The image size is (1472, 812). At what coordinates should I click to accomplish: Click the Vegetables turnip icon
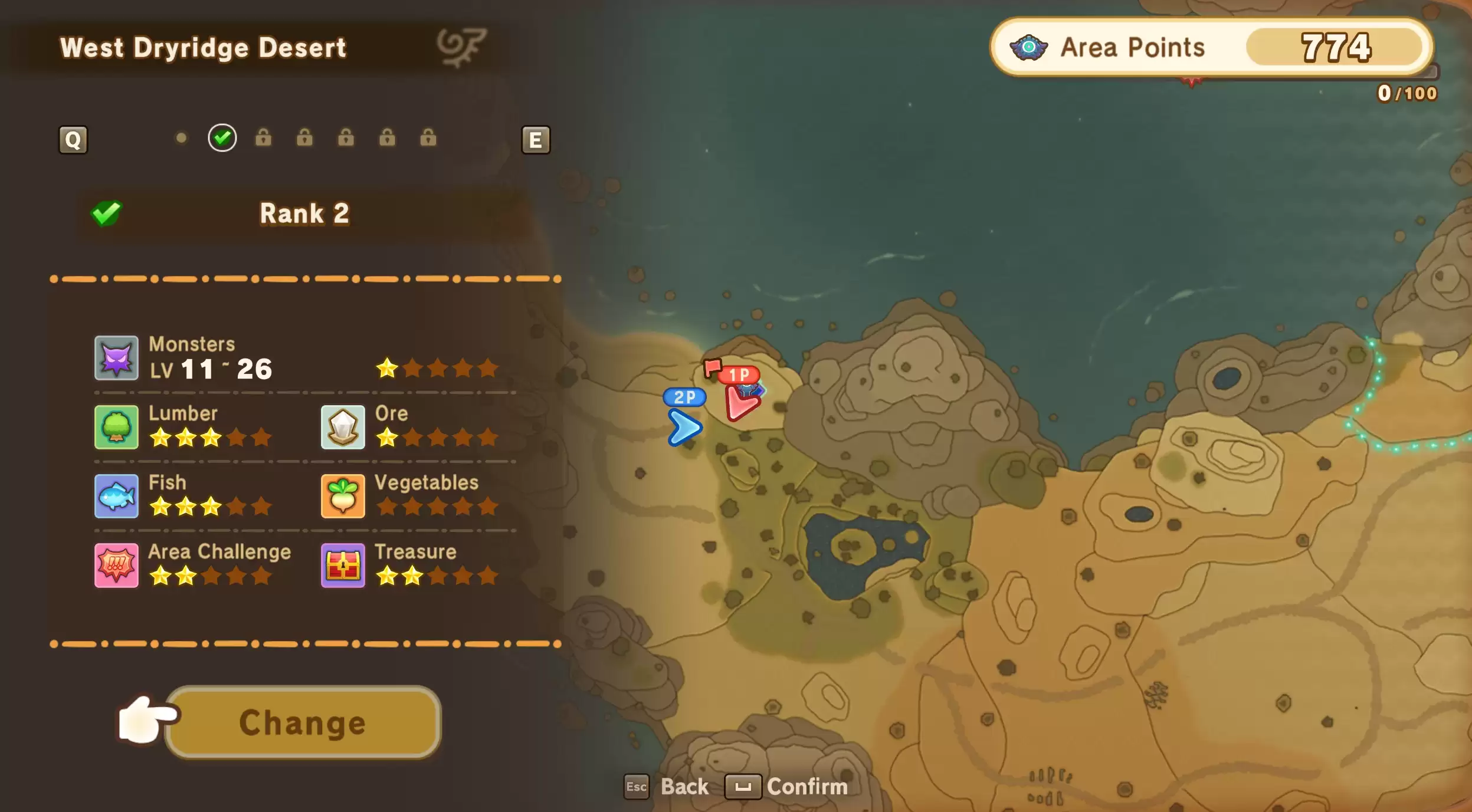[342, 496]
